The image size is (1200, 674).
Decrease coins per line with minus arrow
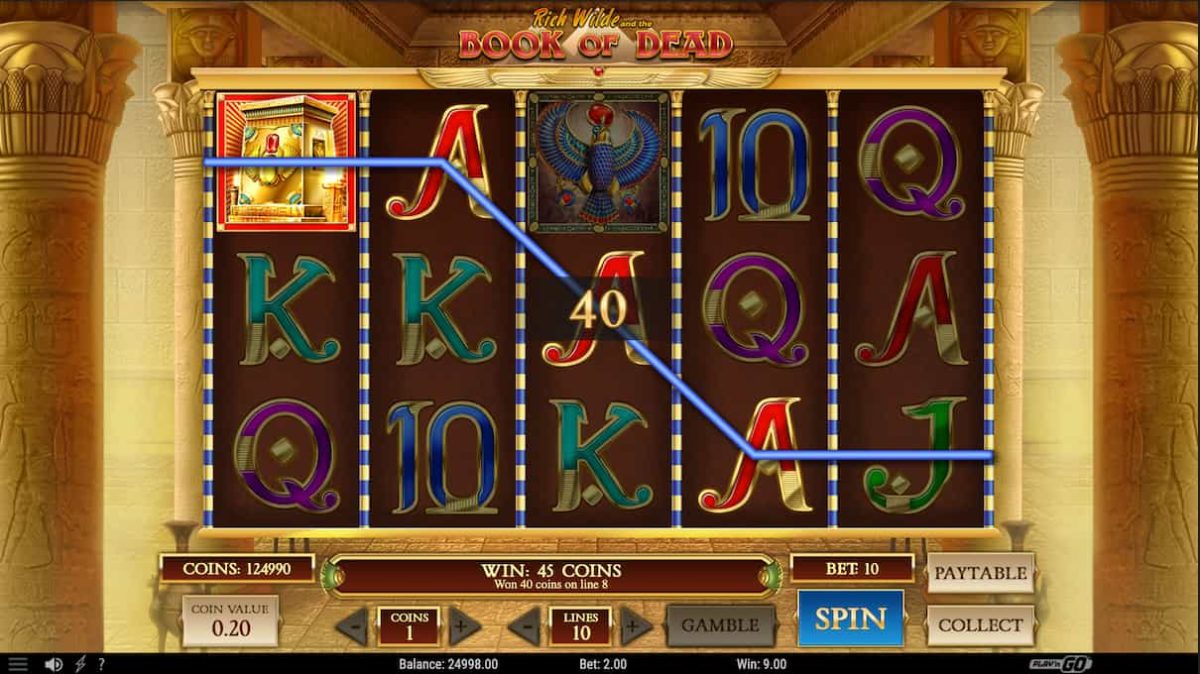pos(351,627)
